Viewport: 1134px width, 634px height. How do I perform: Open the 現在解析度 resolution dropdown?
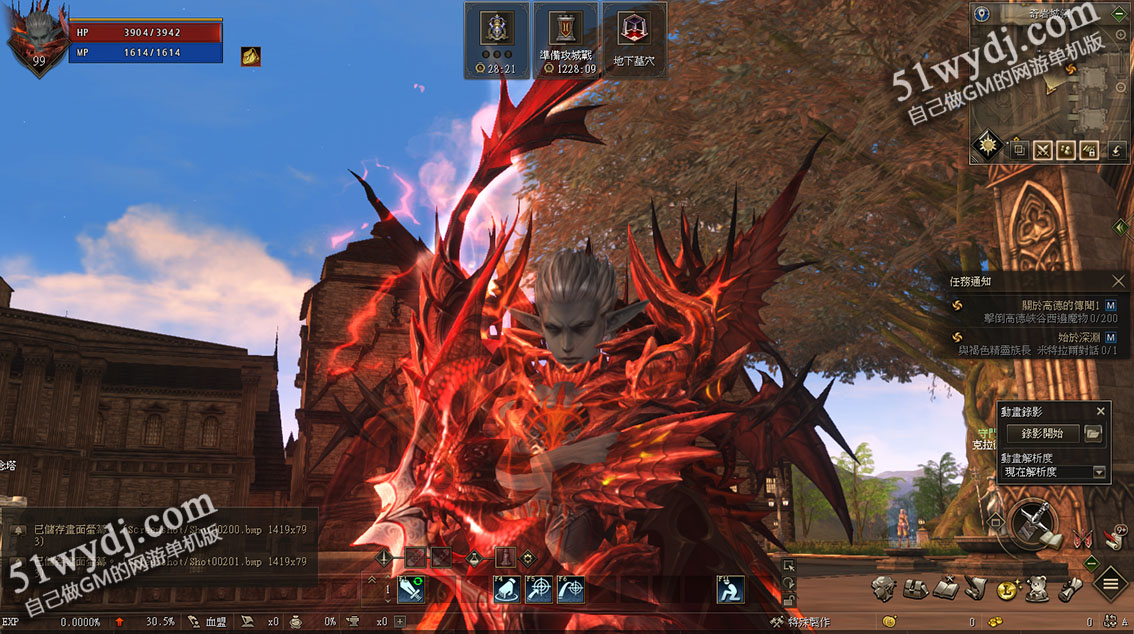[x=1099, y=472]
